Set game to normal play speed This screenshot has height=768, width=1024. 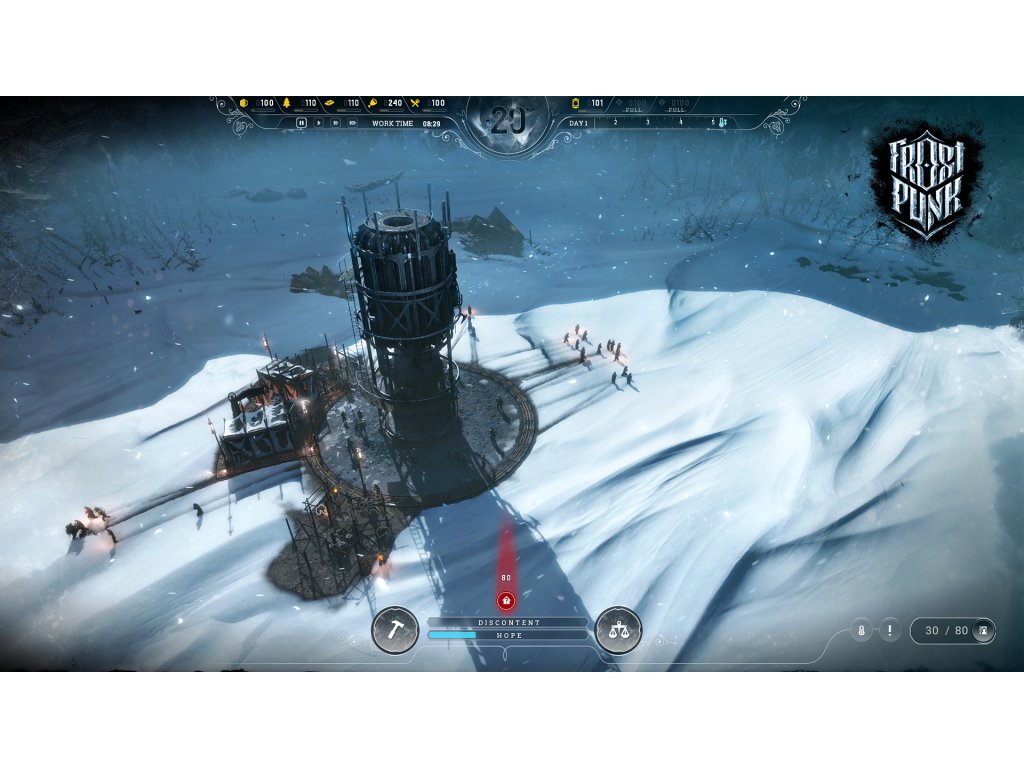tap(319, 123)
